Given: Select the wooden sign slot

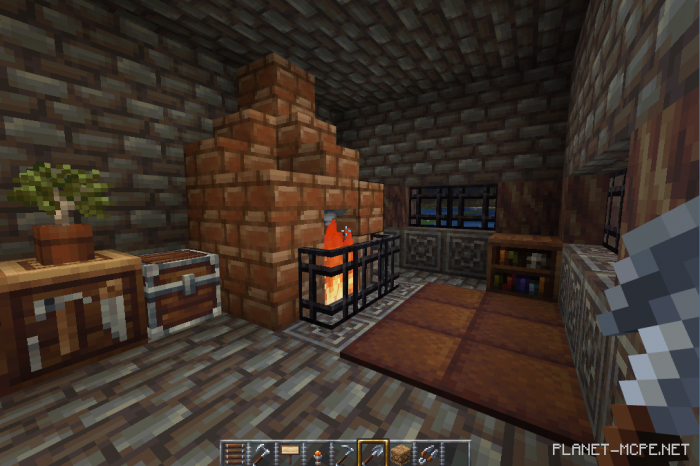Looking at the screenshot, I should [289, 453].
